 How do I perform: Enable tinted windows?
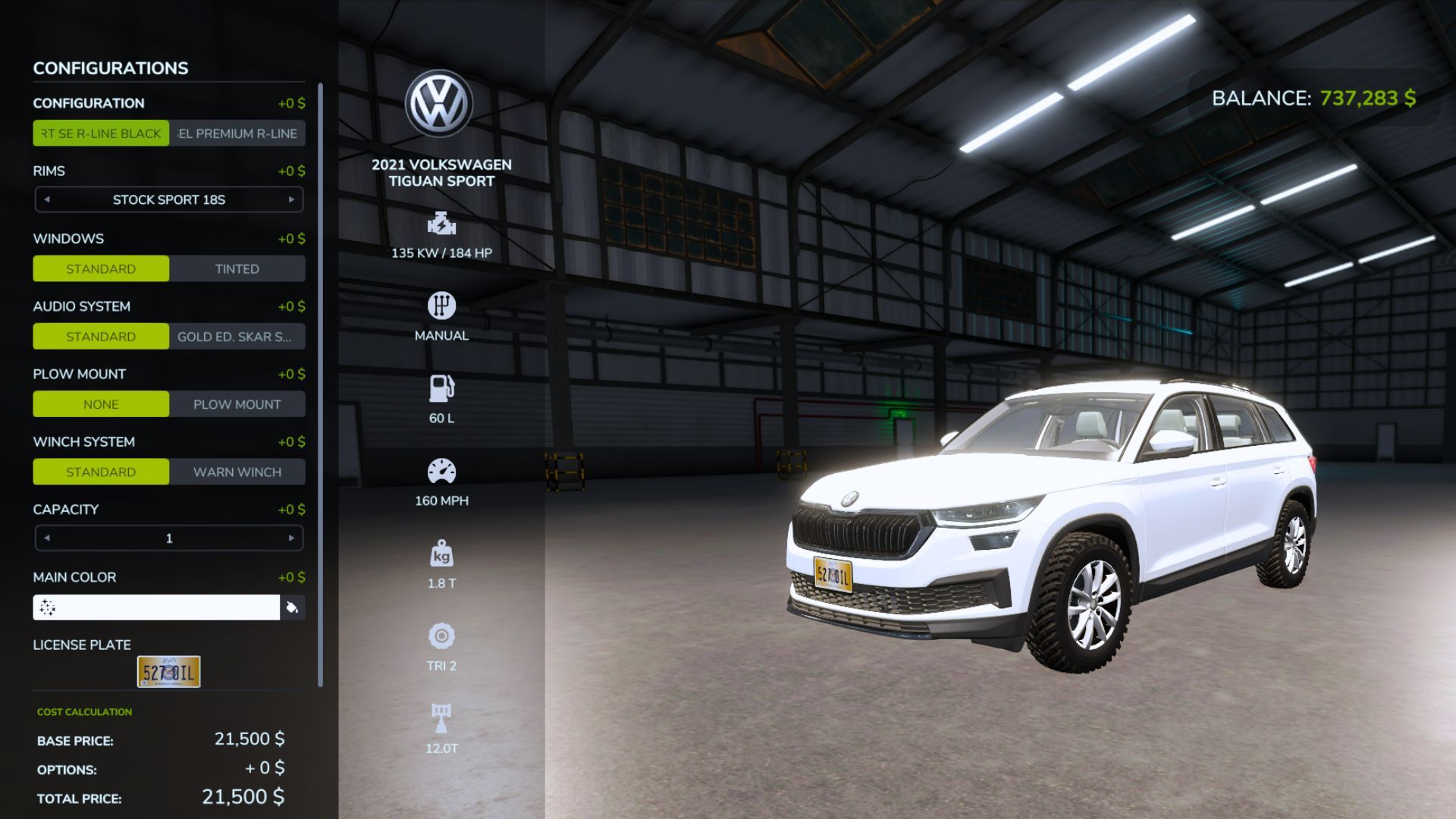click(237, 268)
